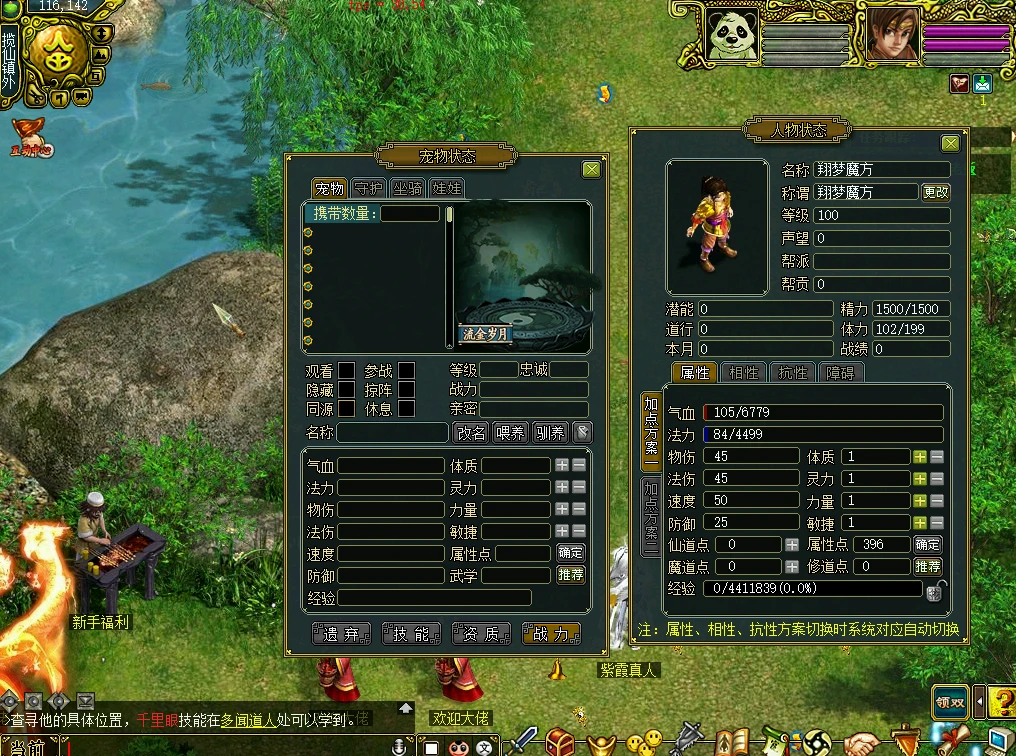Close the 人物状态 character status window
Screen dimensions: 1016x756
click(950, 144)
